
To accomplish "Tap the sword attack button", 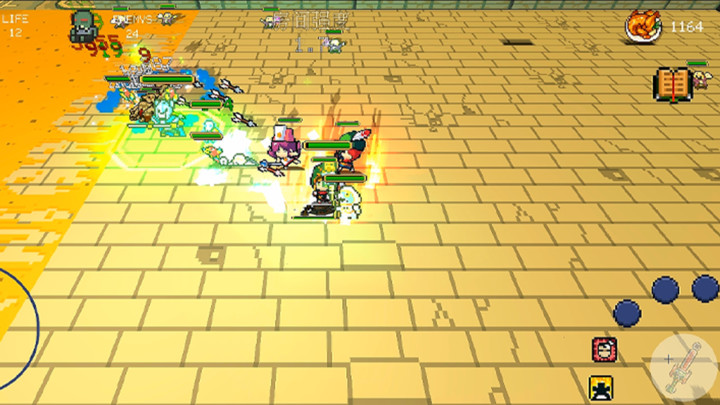I will click(683, 362).
